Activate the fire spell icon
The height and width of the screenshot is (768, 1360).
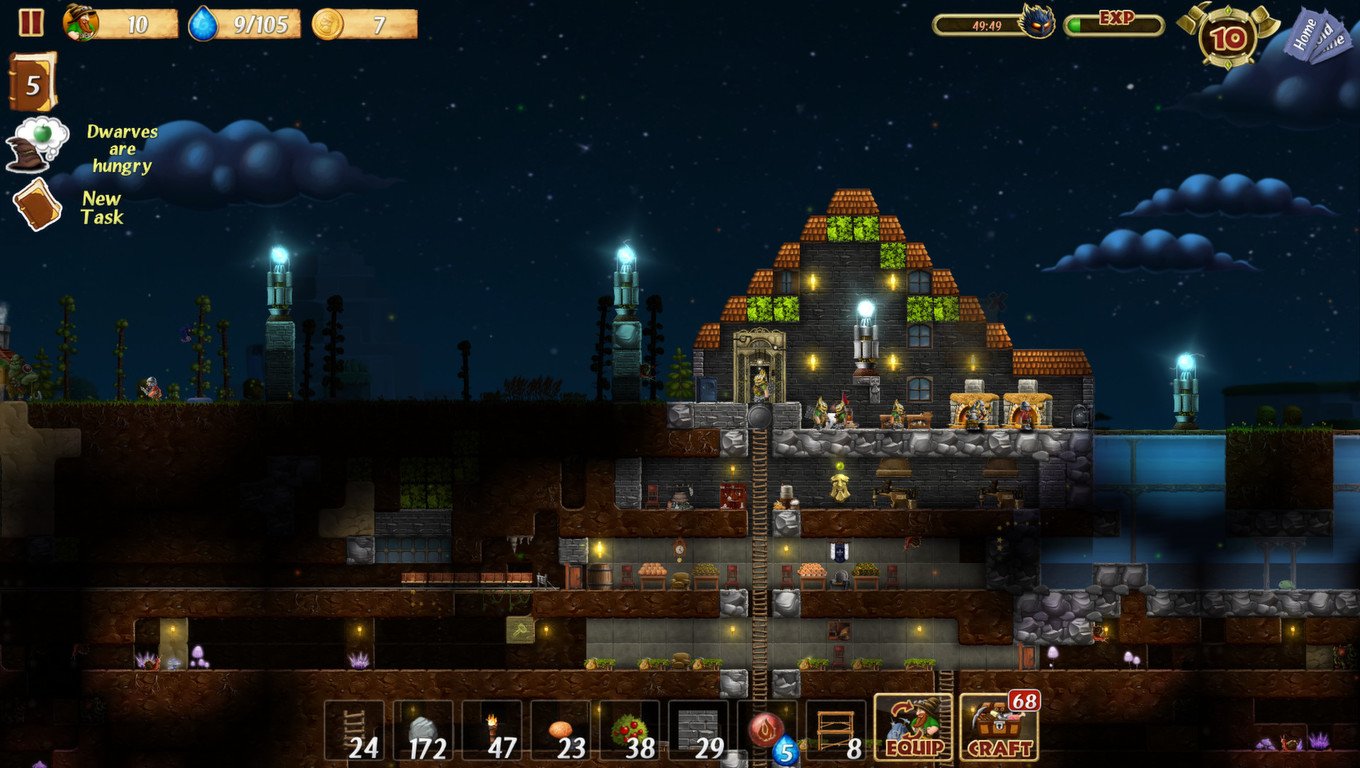(x=766, y=730)
